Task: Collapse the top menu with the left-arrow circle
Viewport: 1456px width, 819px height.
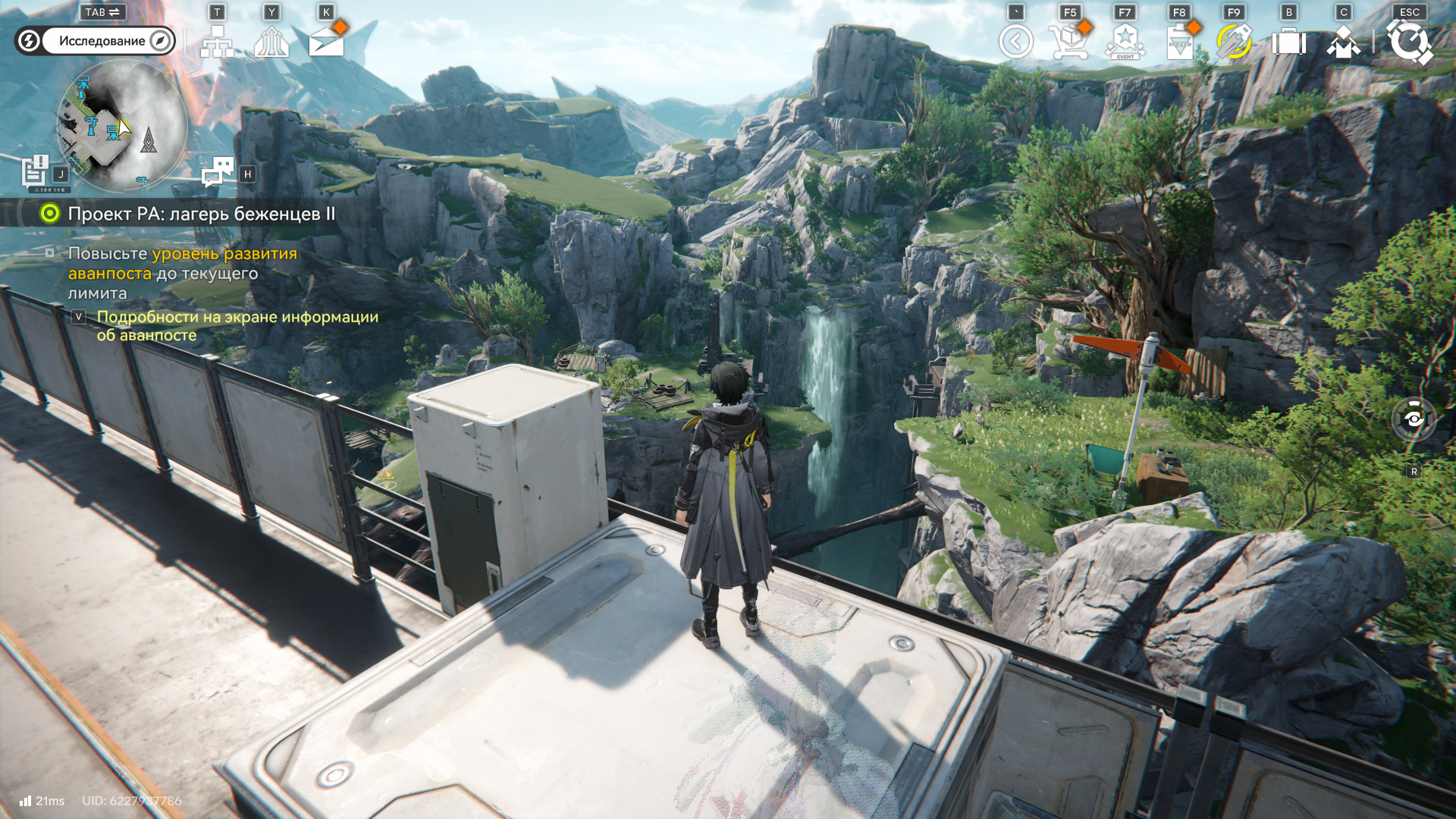Action: coord(1015,42)
